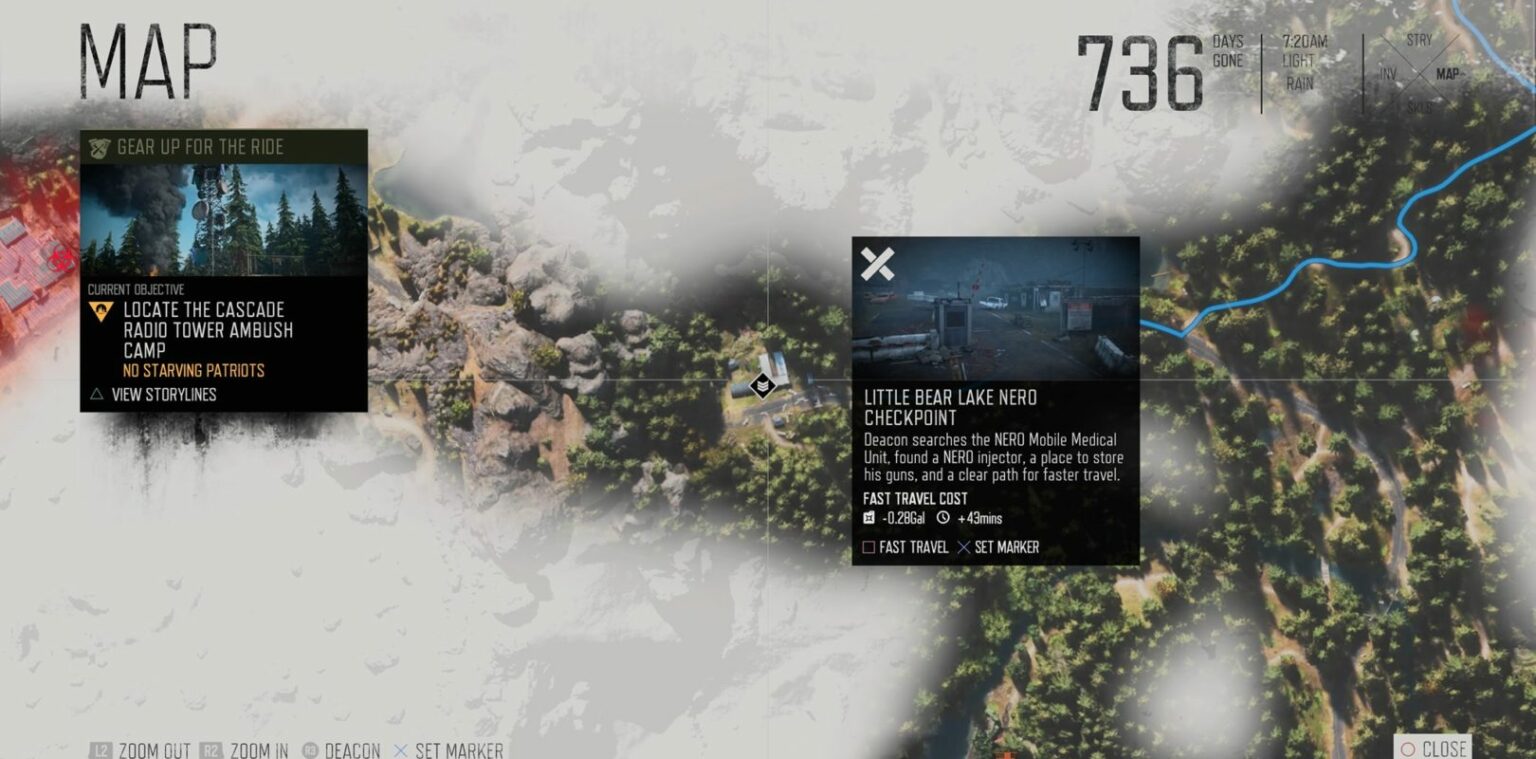Click the fuel can fast travel cost icon
The height and width of the screenshot is (759, 1536).
pos(867,519)
